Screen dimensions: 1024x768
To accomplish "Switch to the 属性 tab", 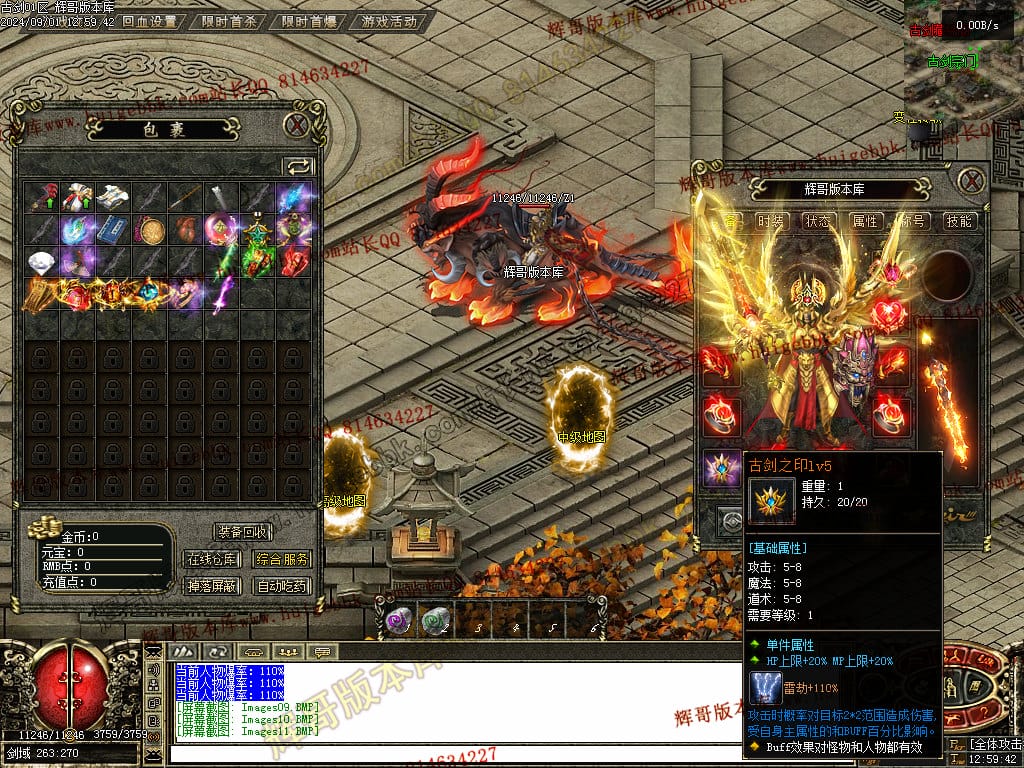I will [x=865, y=221].
